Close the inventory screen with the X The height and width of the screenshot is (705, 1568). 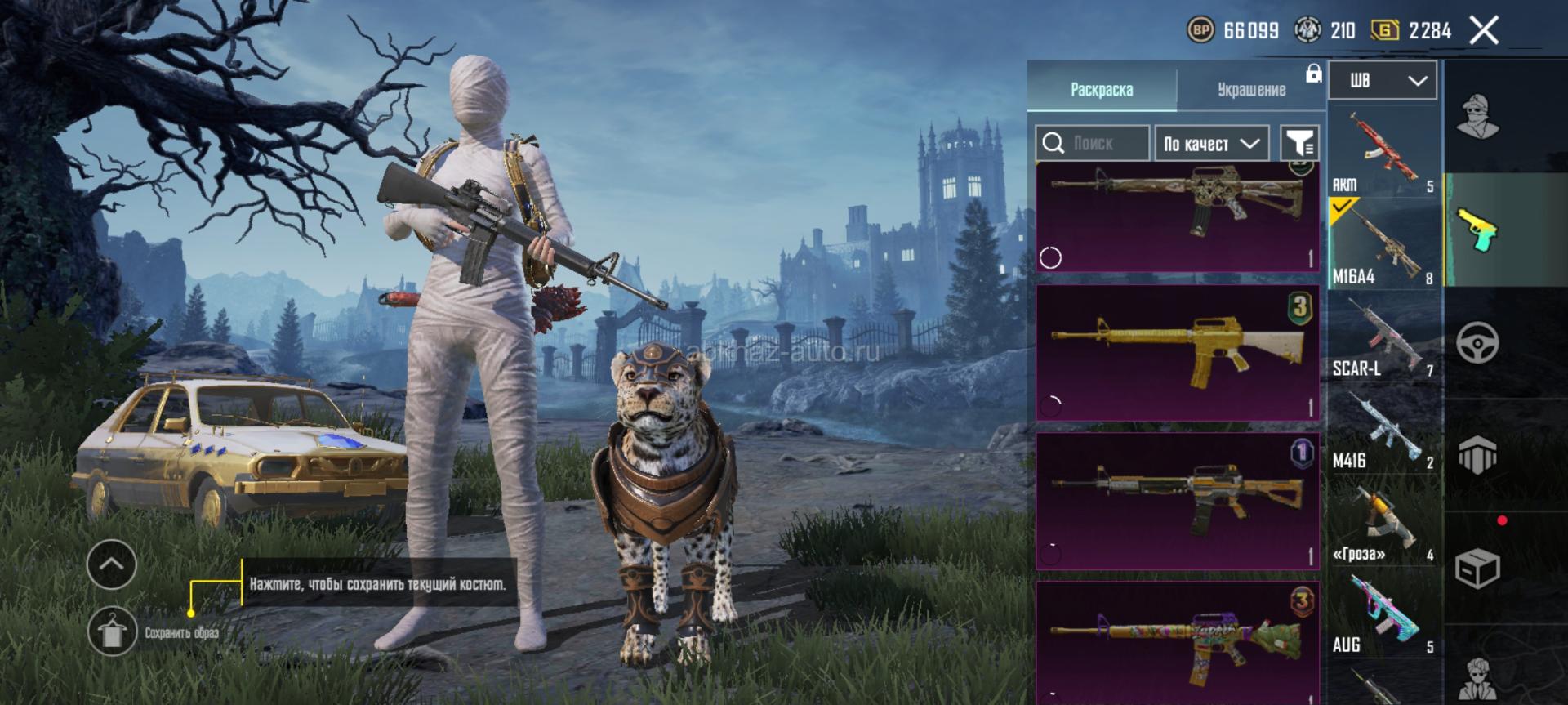click(x=1484, y=31)
